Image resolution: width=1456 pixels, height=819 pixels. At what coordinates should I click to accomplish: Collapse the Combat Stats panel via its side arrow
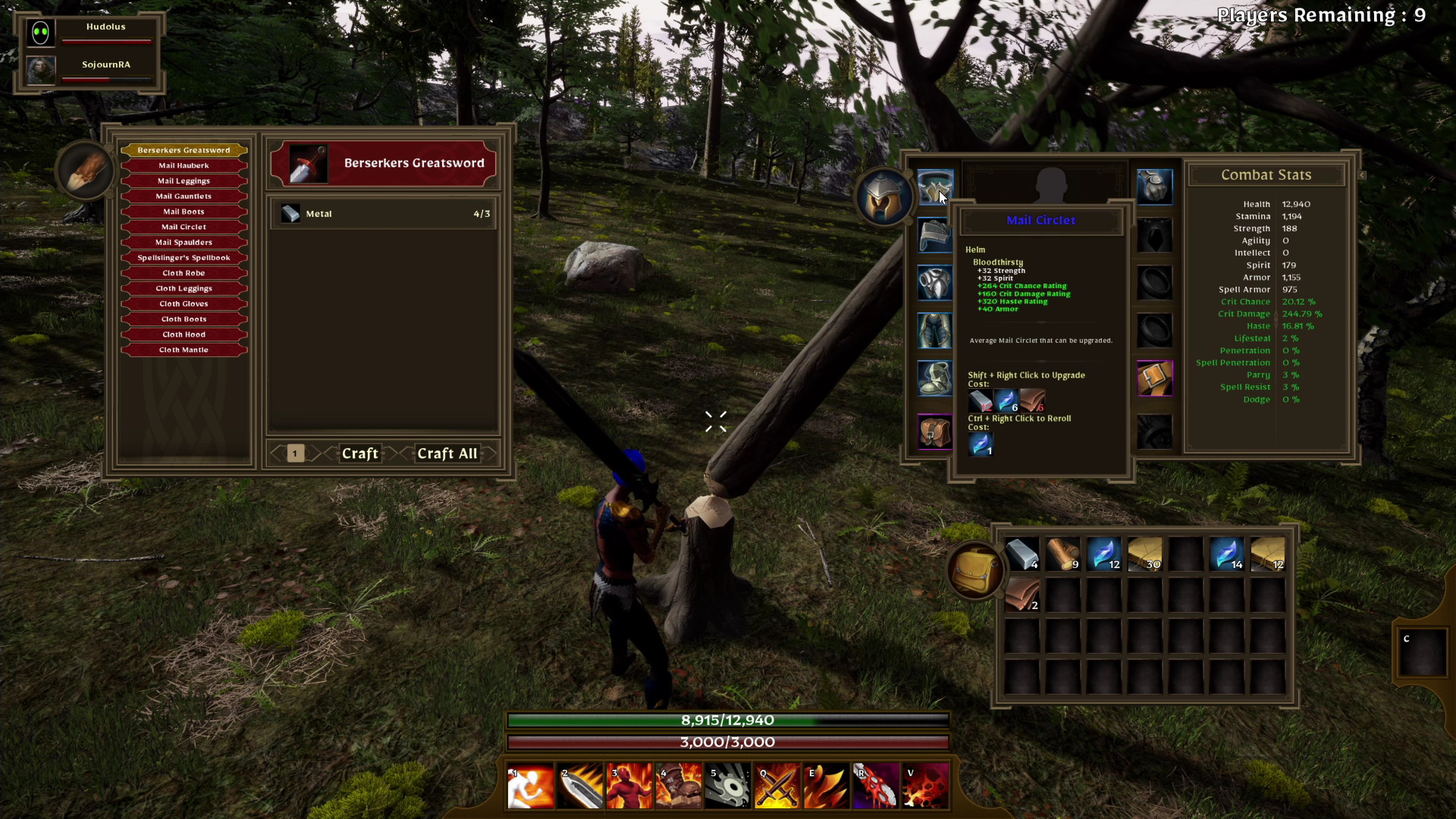1361,174
